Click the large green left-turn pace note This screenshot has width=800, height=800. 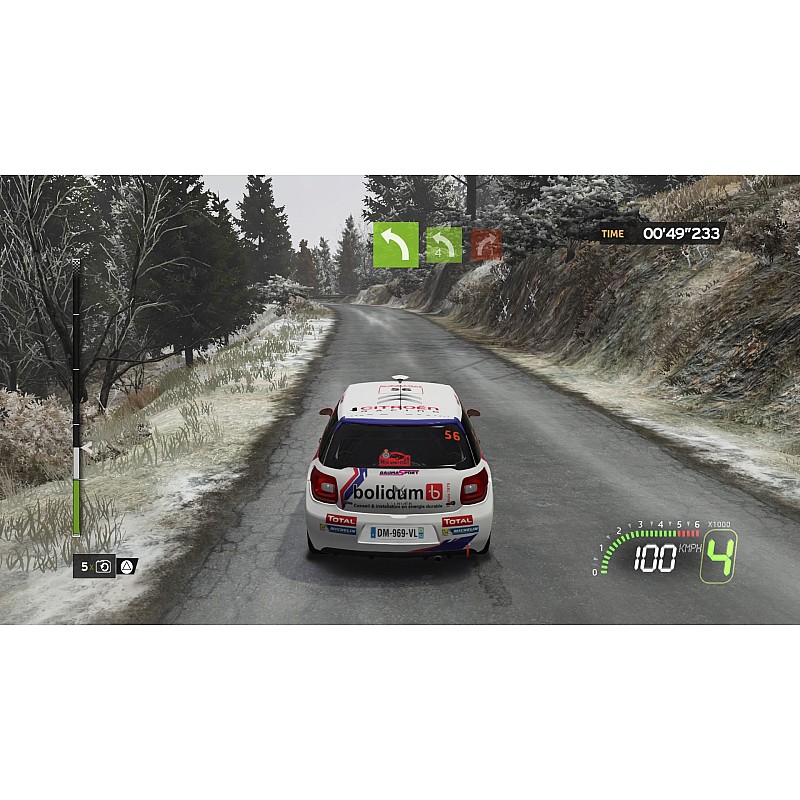click(396, 245)
